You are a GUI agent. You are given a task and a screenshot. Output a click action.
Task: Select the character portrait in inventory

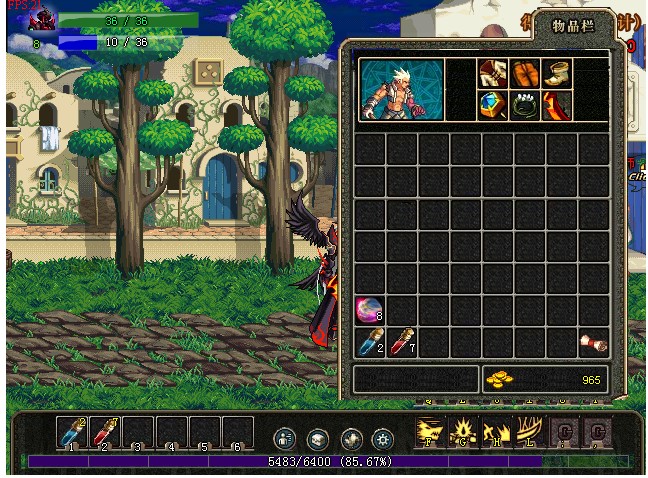point(401,89)
